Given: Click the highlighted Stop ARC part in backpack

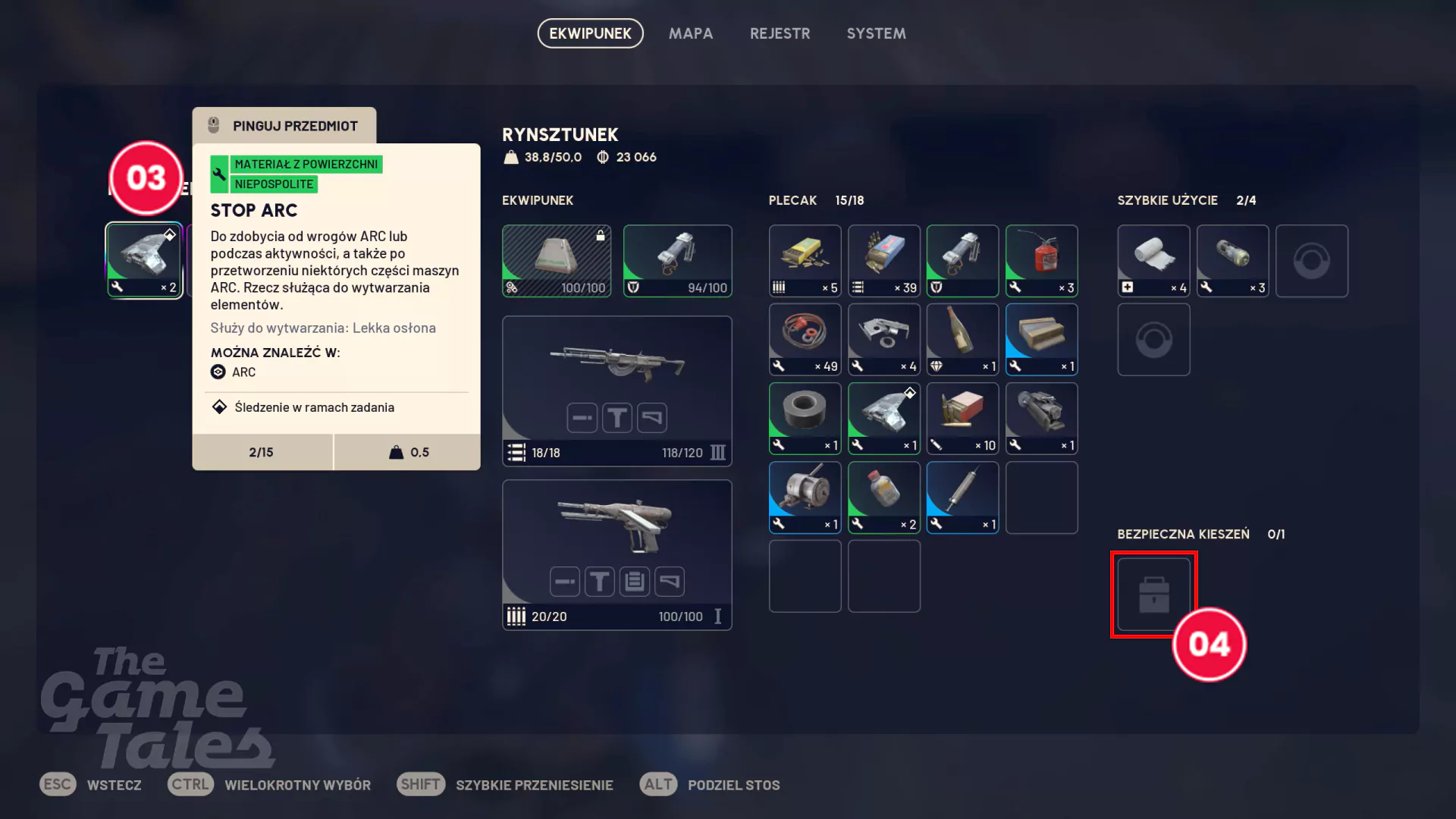Looking at the screenshot, I should (x=883, y=419).
